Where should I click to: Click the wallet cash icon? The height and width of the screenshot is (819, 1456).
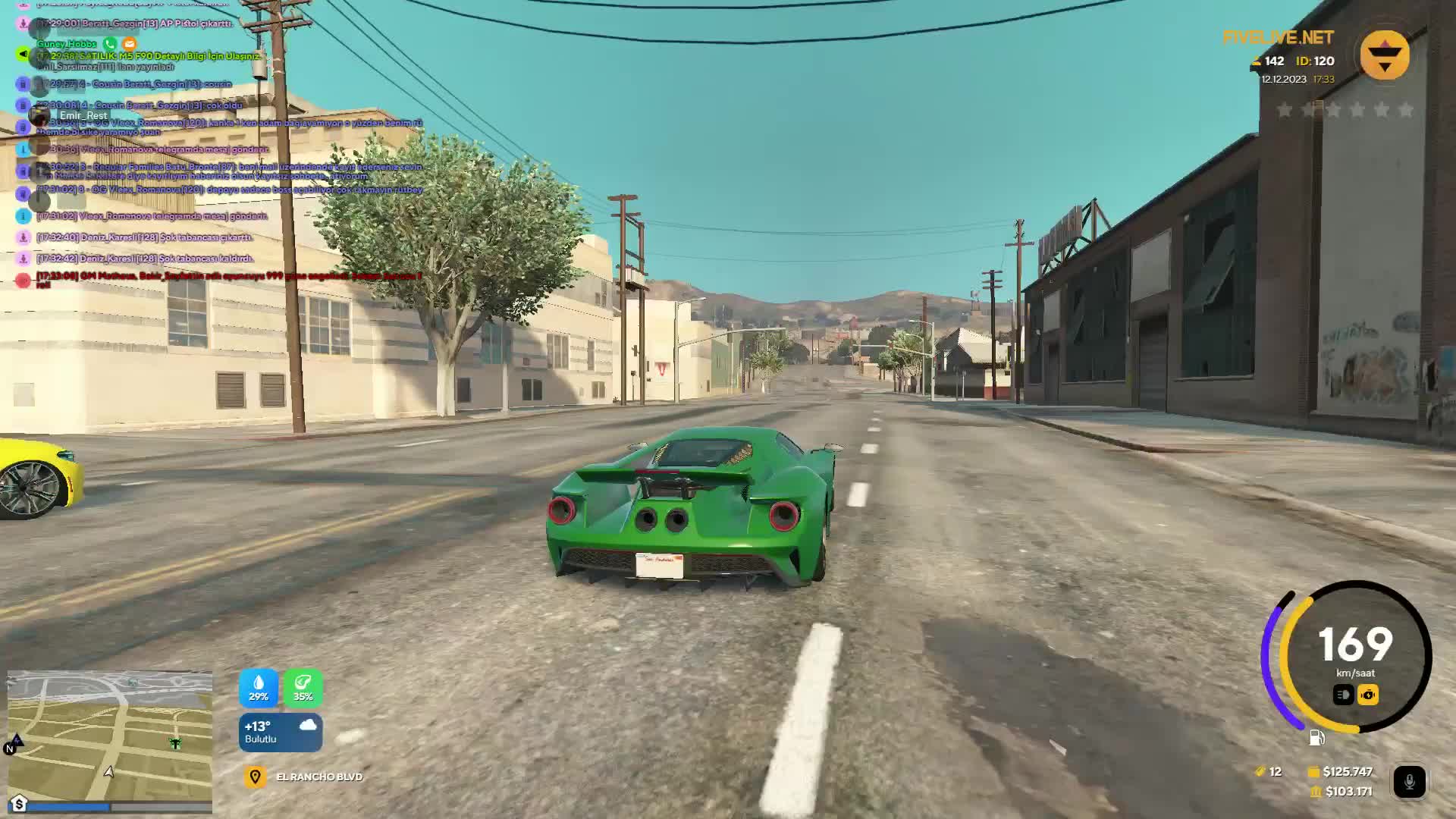[1313, 772]
